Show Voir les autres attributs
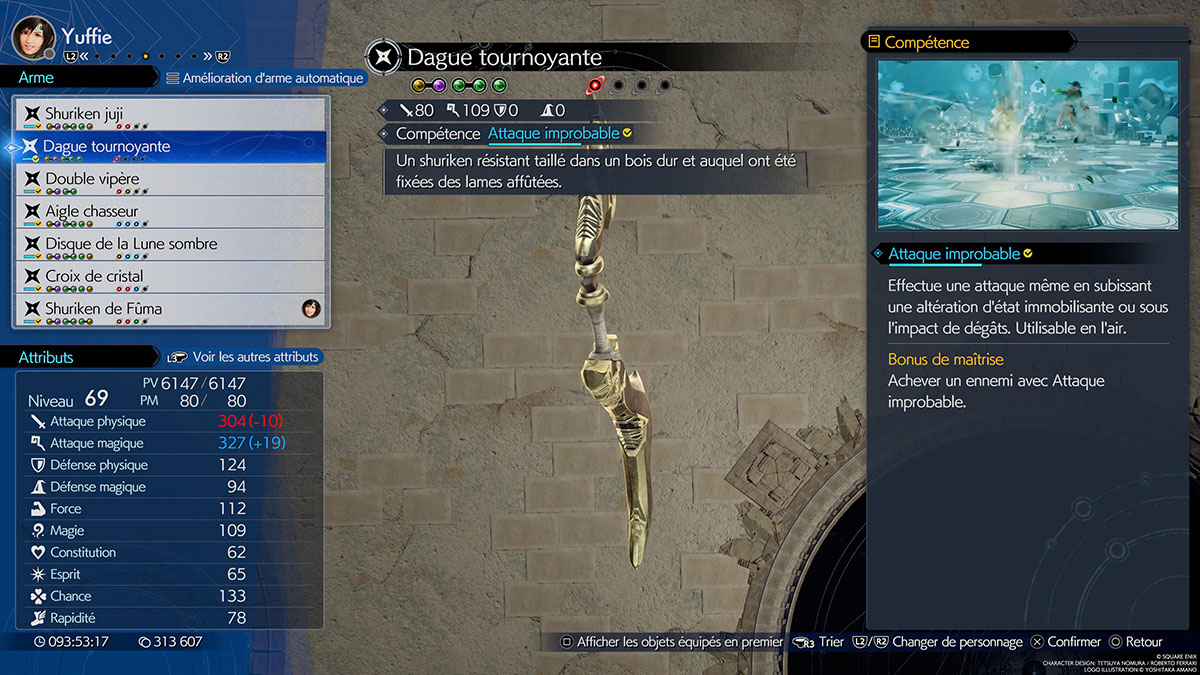The height and width of the screenshot is (675, 1200). [243, 357]
